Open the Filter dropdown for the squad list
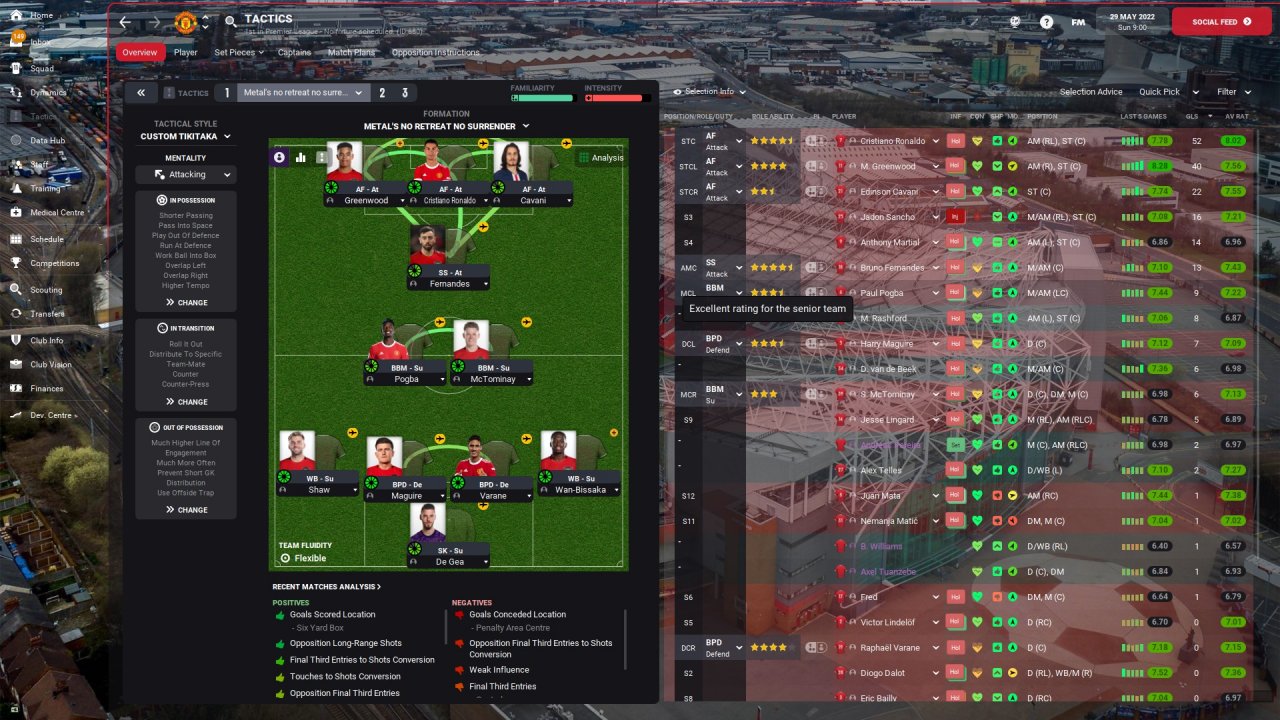The height and width of the screenshot is (720, 1280). click(x=1232, y=92)
